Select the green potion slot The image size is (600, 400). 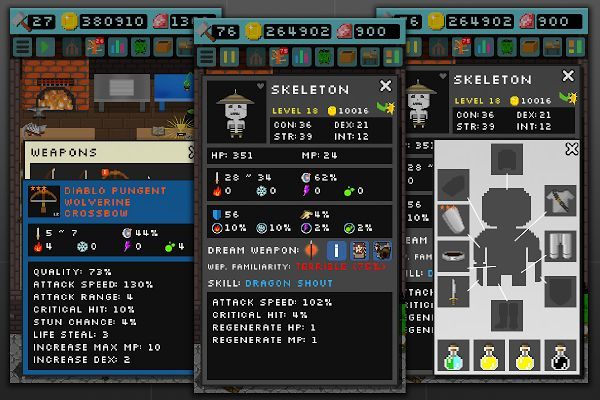tap(453, 355)
